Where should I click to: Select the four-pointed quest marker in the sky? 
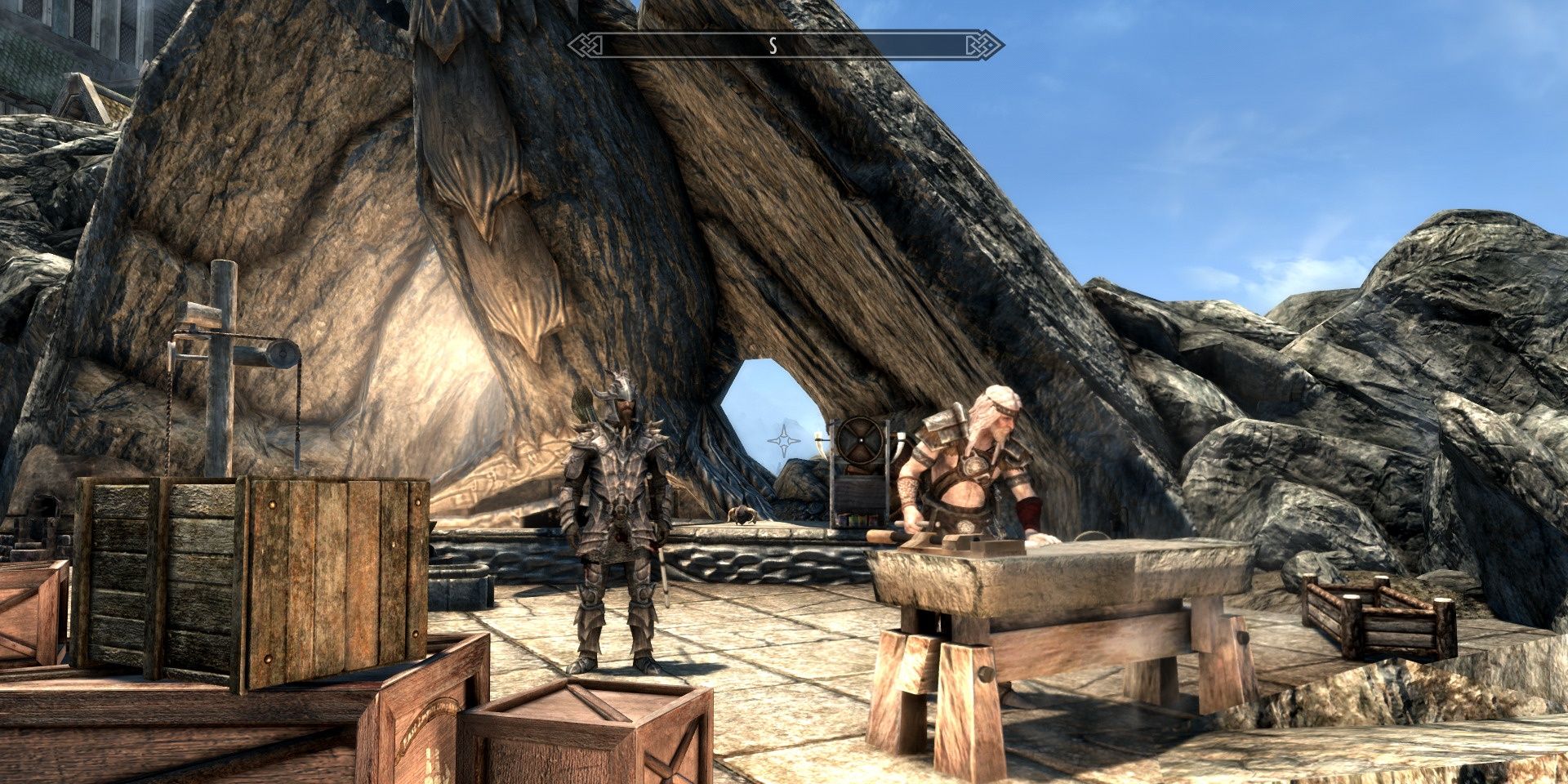(785, 439)
